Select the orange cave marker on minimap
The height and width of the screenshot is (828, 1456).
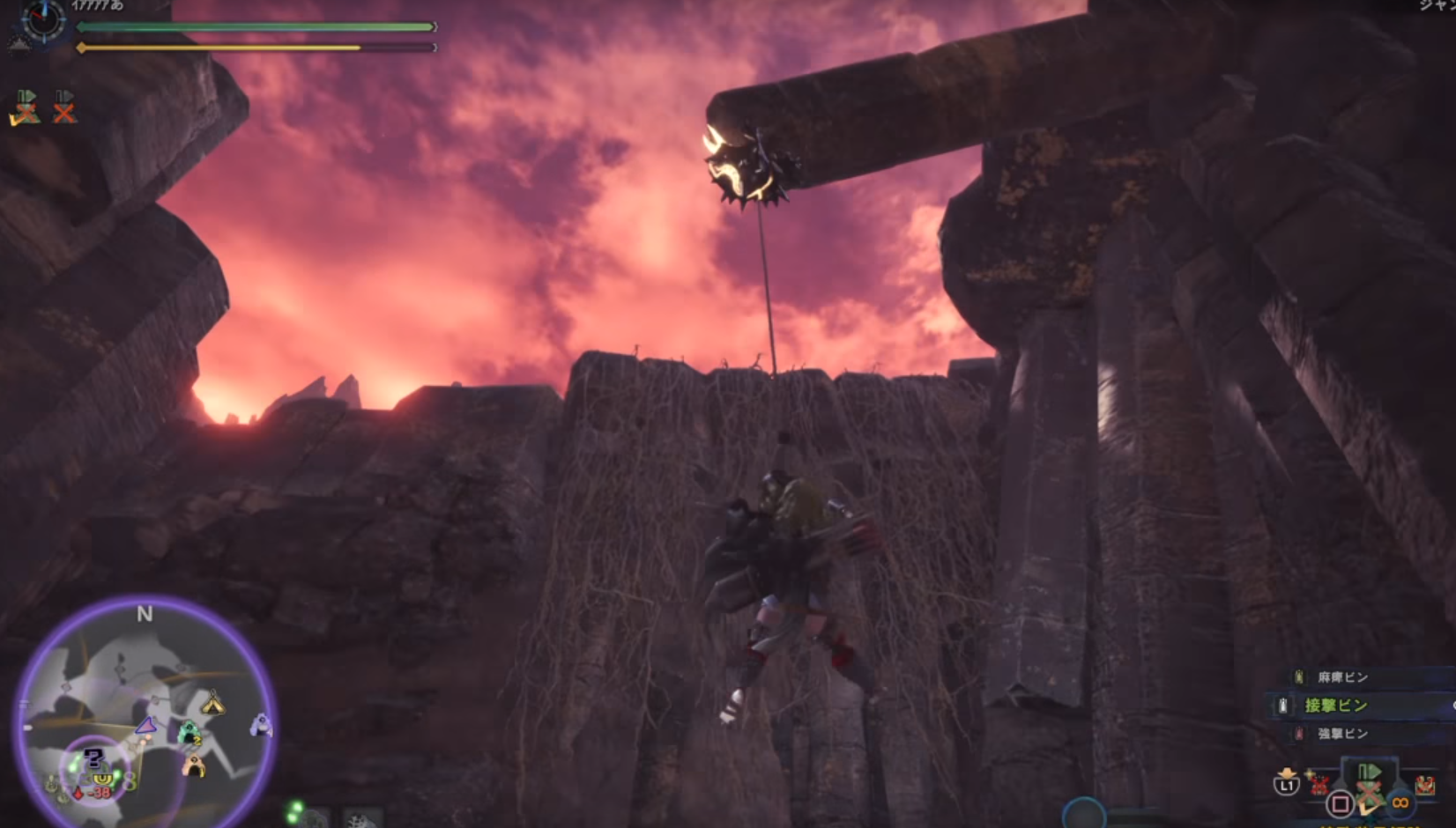click(x=194, y=766)
